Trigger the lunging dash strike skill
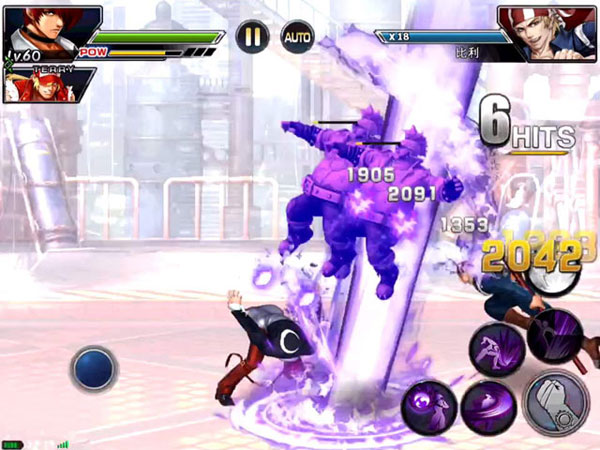The height and width of the screenshot is (450, 600). pyautogui.click(x=497, y=350)
